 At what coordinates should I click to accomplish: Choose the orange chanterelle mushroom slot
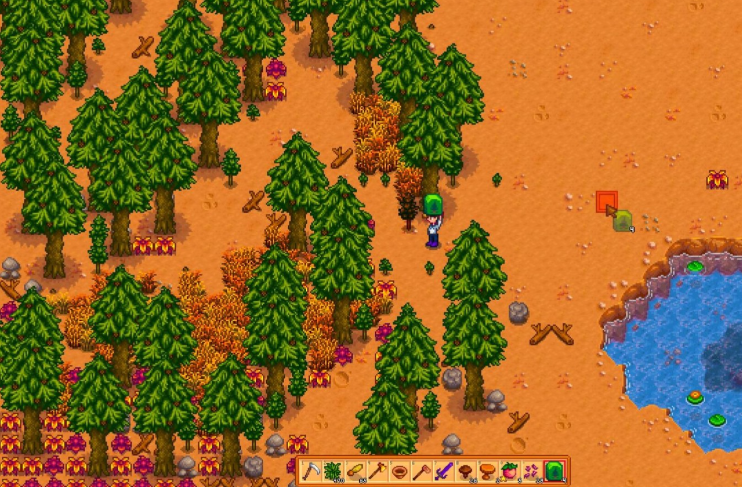[x=487, y=470]
